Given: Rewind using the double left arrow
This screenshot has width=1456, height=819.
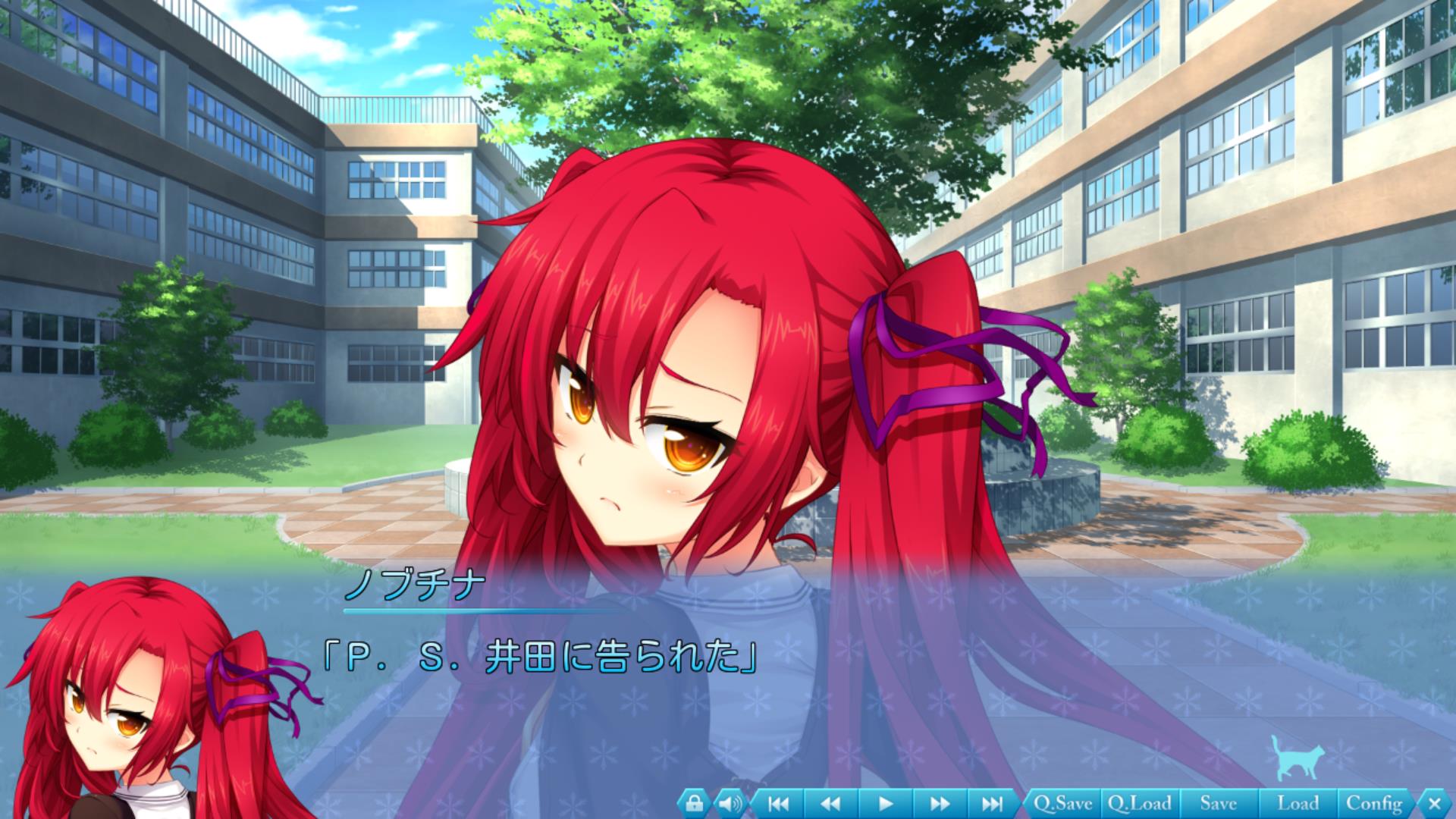Looking at the screenshot, I should pos(831,803).
